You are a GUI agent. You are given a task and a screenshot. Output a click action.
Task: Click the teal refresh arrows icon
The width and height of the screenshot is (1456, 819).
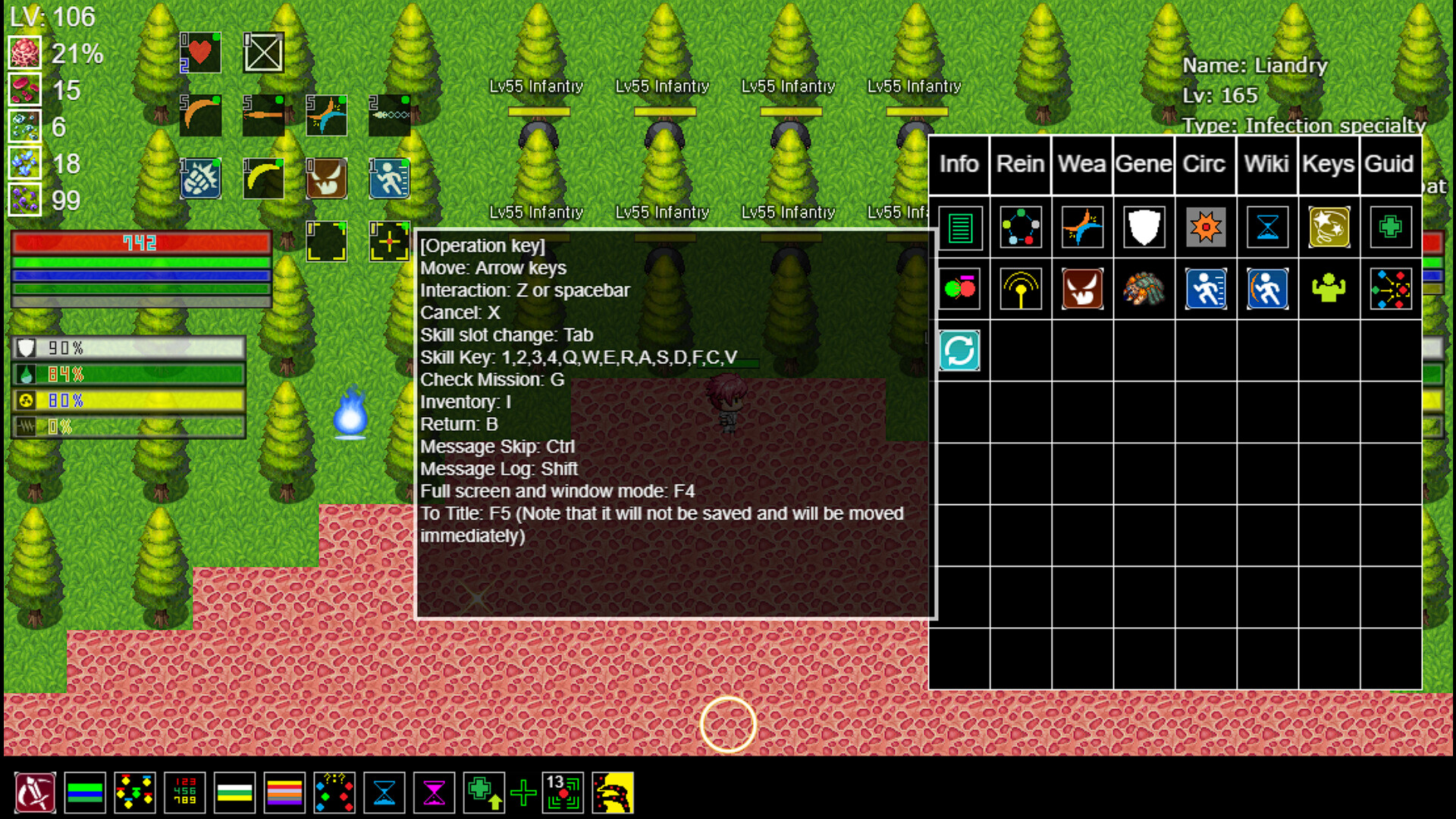pyautogui.click(x=959, y=350)
